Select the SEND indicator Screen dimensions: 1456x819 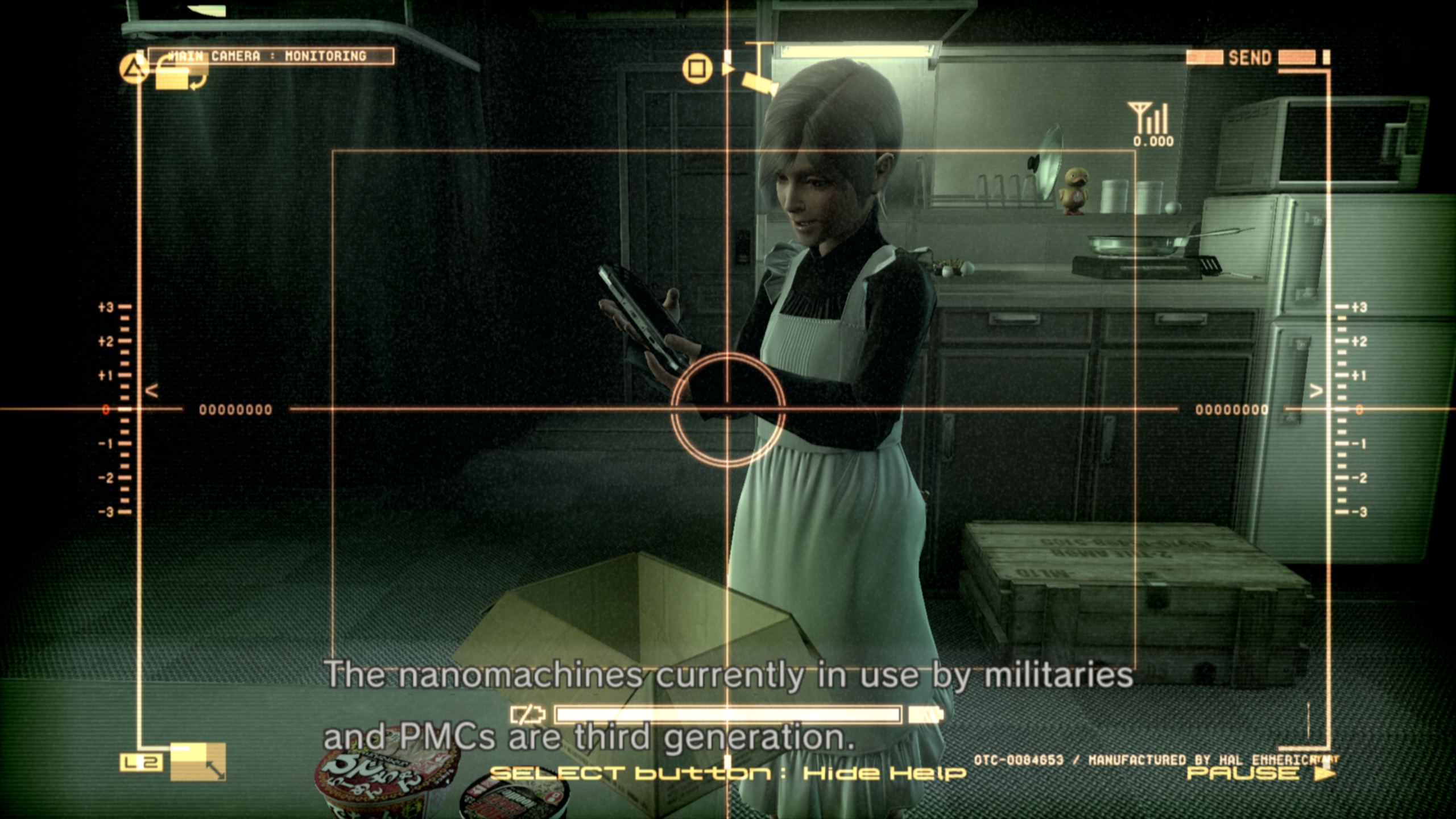click(x=1250, y=57)
